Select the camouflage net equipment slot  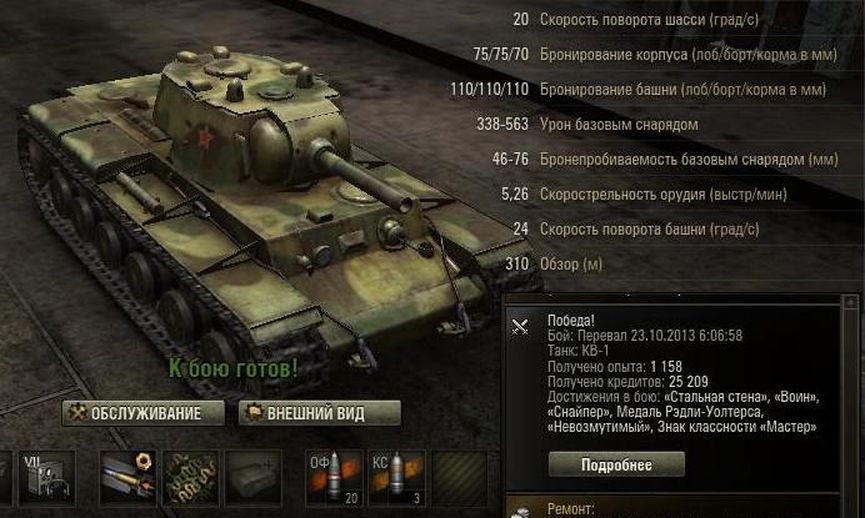191,477
